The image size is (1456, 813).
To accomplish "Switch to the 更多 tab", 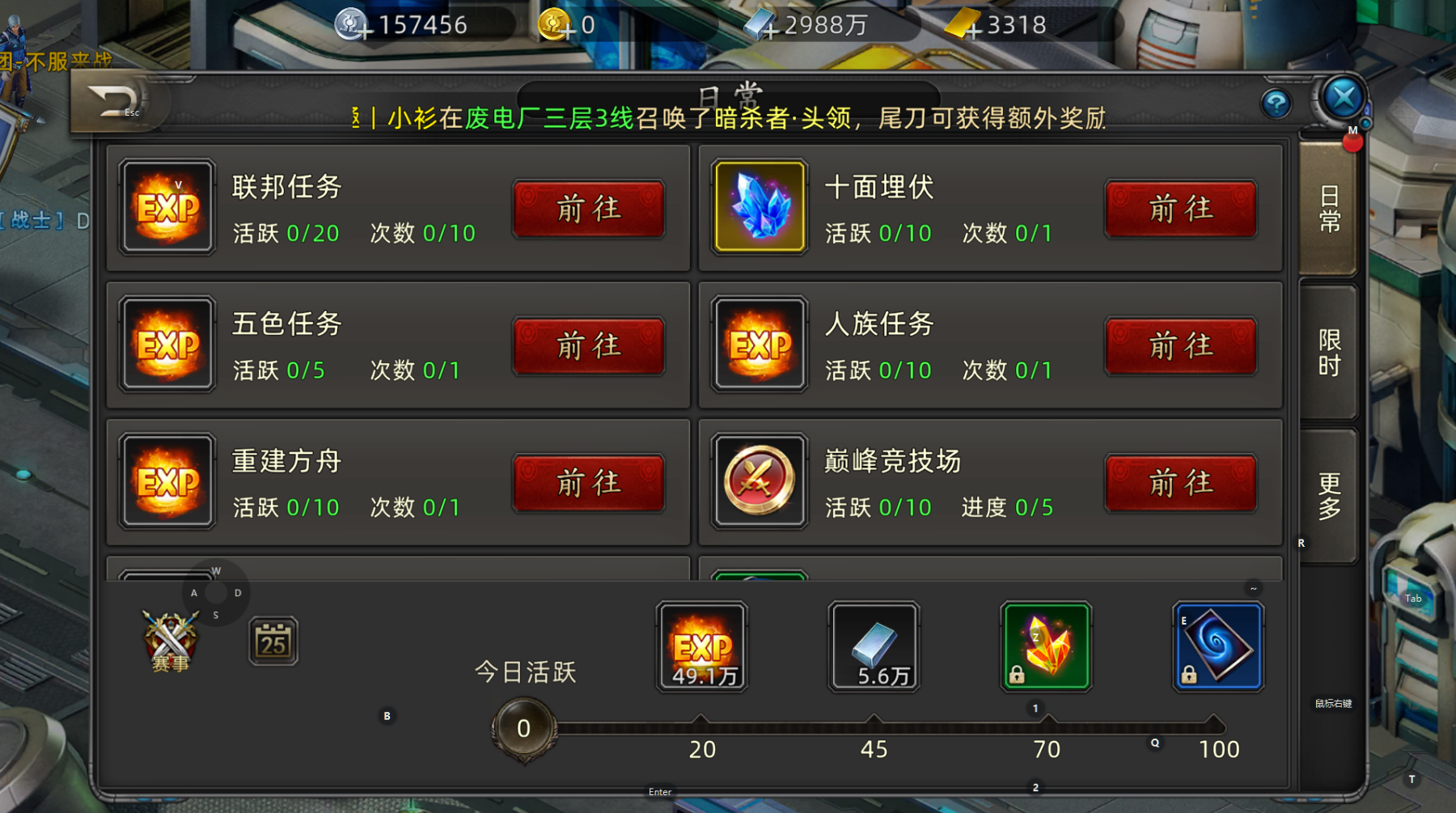I will [x=1329, y=499].
